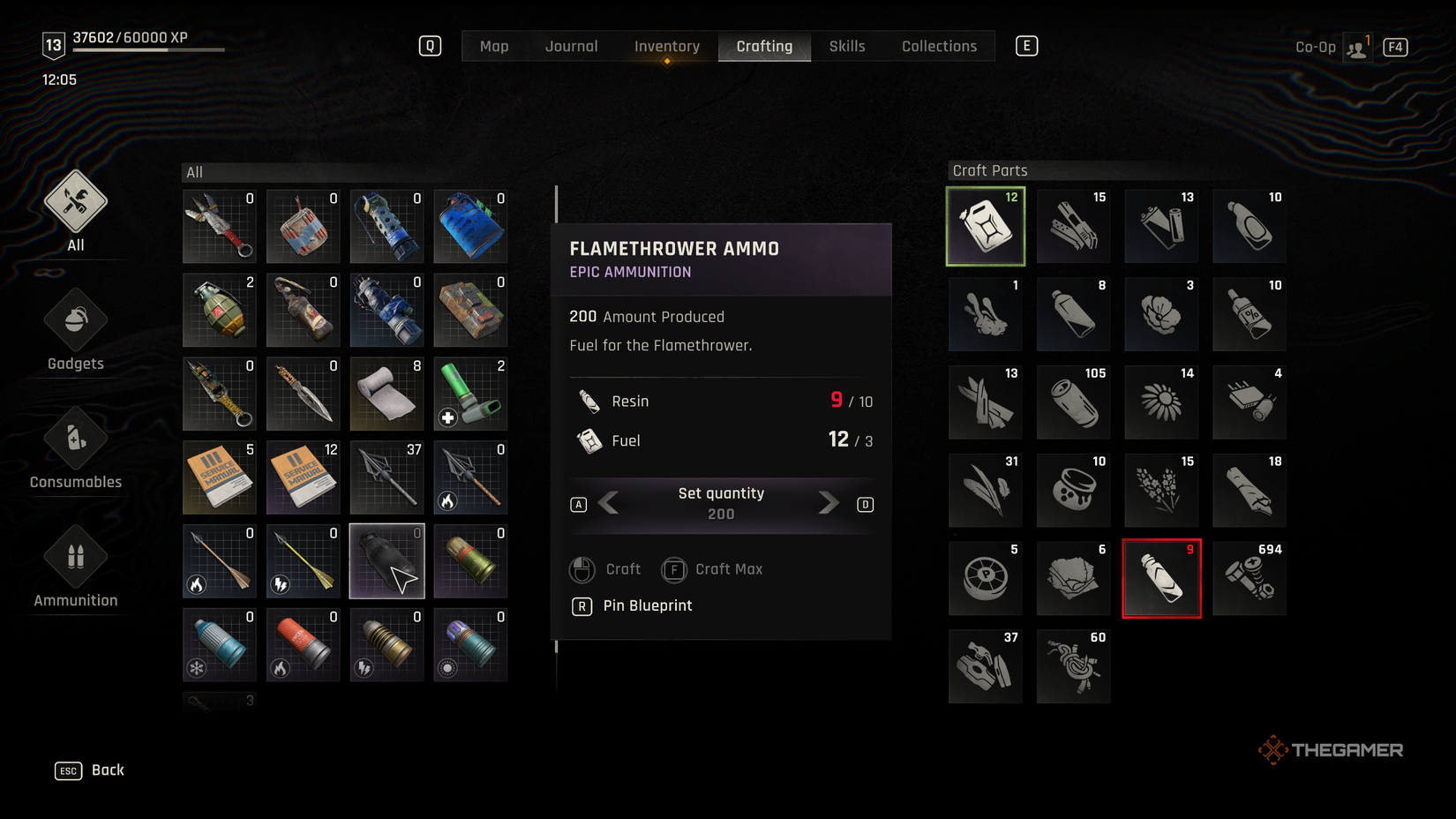Select the flaming arrow blueprint
This screenshot has height=819, width=1456.
tap(219, 560)
